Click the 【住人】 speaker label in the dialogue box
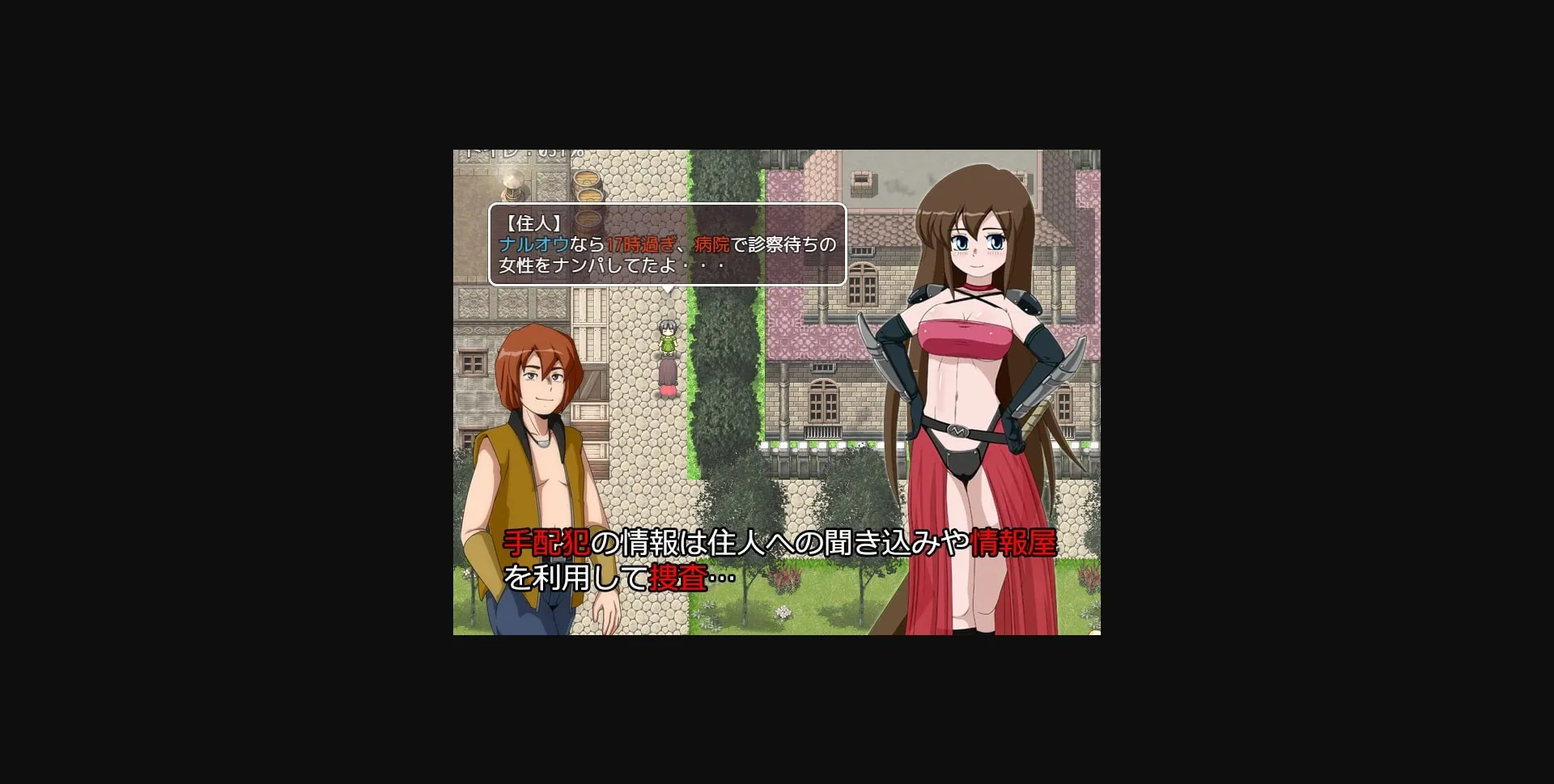Screen dimensions: 1554x784 click(533, 222)
